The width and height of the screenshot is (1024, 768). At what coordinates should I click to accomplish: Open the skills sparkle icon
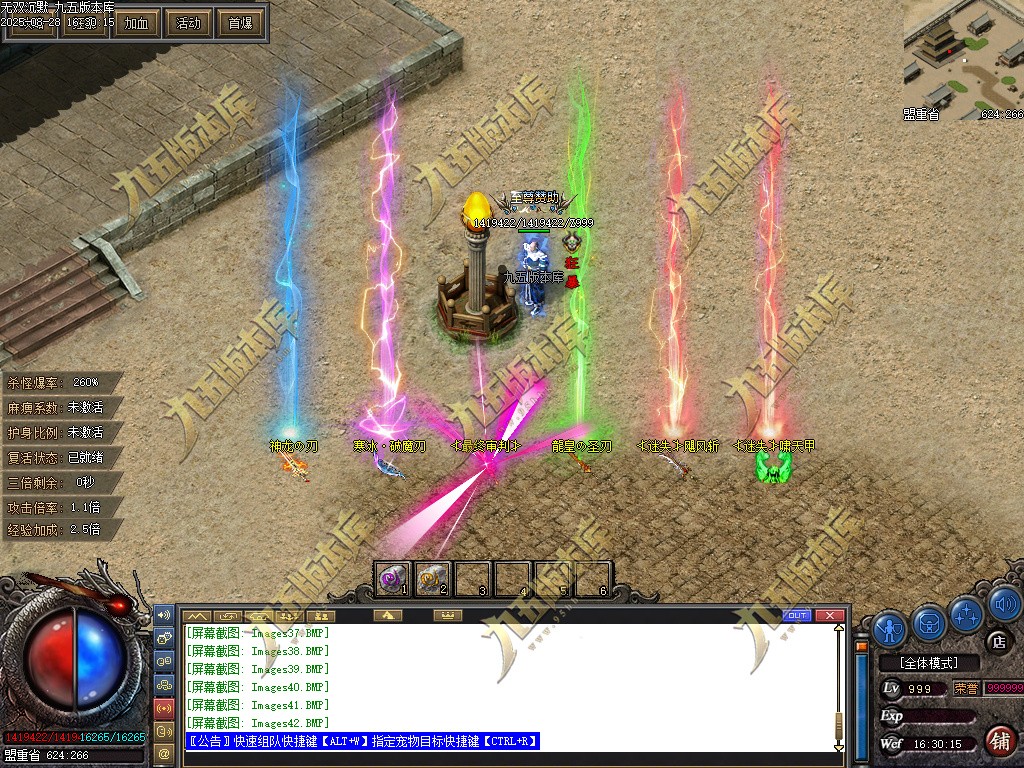967,612
